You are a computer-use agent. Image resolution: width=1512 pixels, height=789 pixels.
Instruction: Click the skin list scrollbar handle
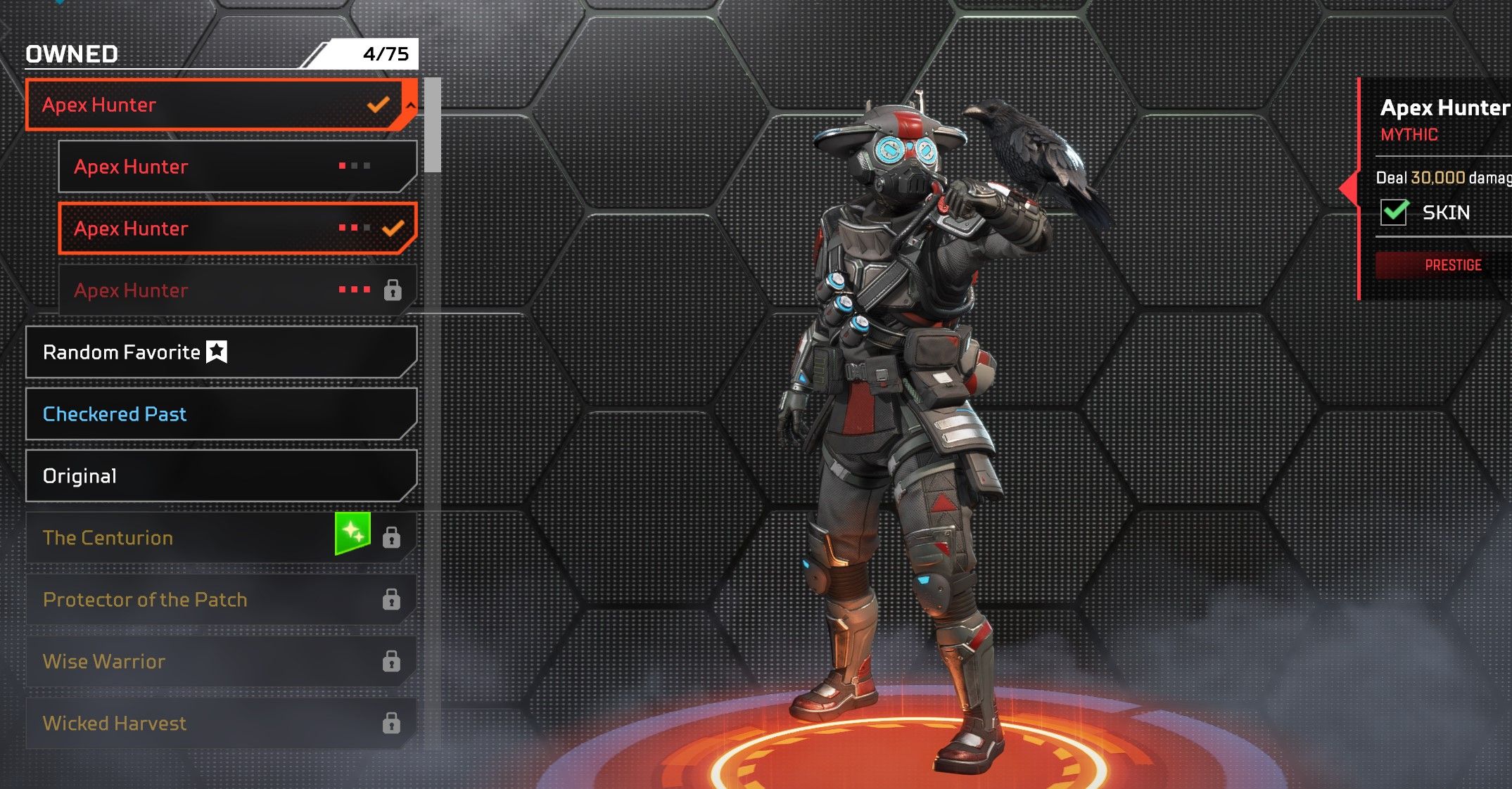tap(433, 125)
